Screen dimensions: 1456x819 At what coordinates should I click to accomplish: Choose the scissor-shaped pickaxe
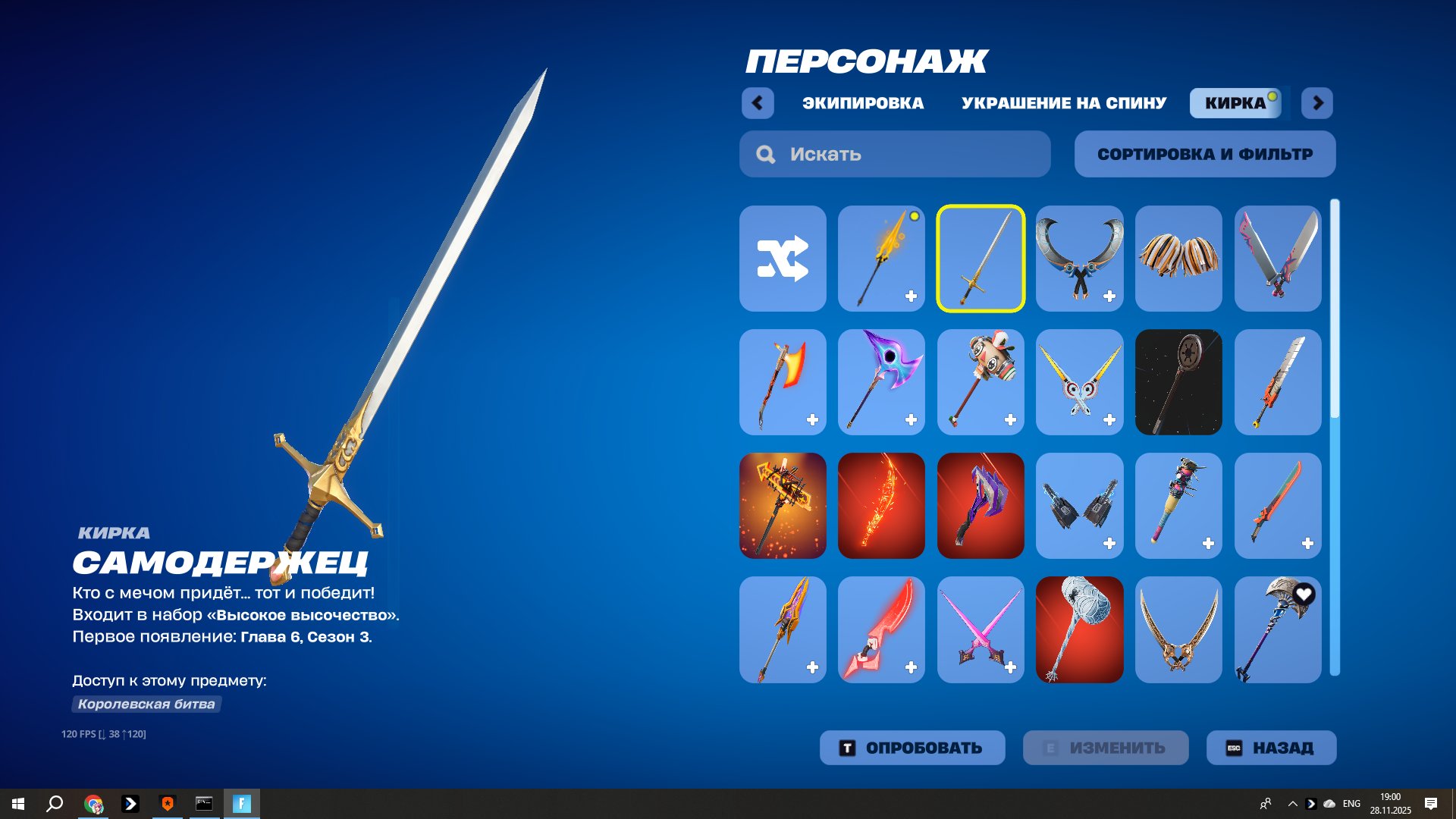click(x=1080, y=259)
